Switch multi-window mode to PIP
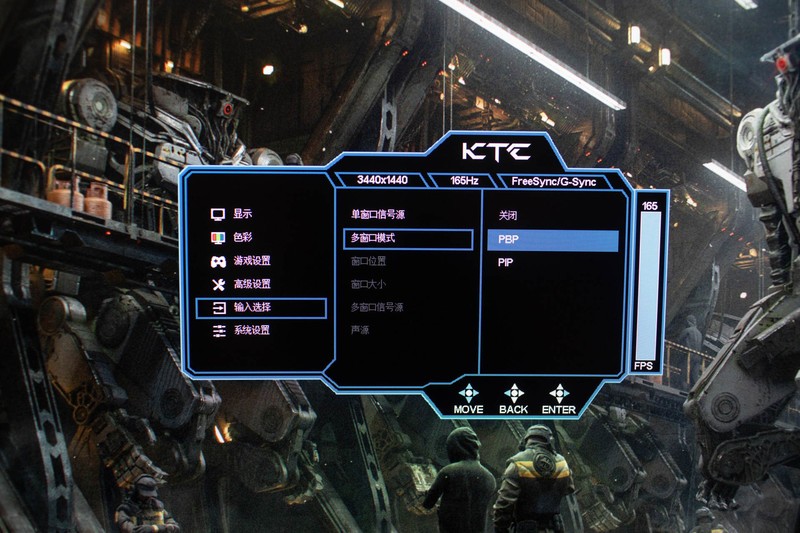 pyautogui.click(x=506, y=262)
